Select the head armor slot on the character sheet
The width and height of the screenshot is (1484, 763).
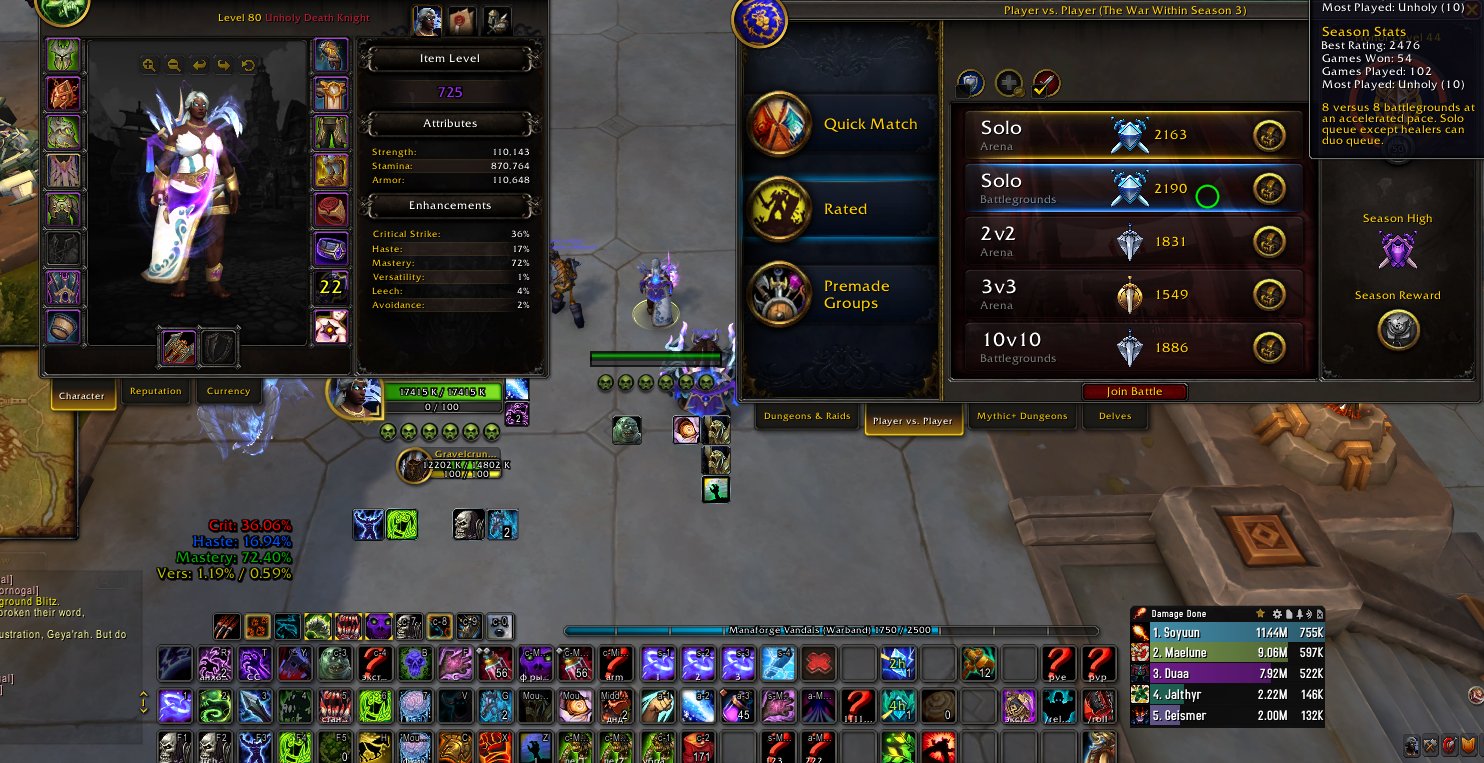[x=63, y=57]
